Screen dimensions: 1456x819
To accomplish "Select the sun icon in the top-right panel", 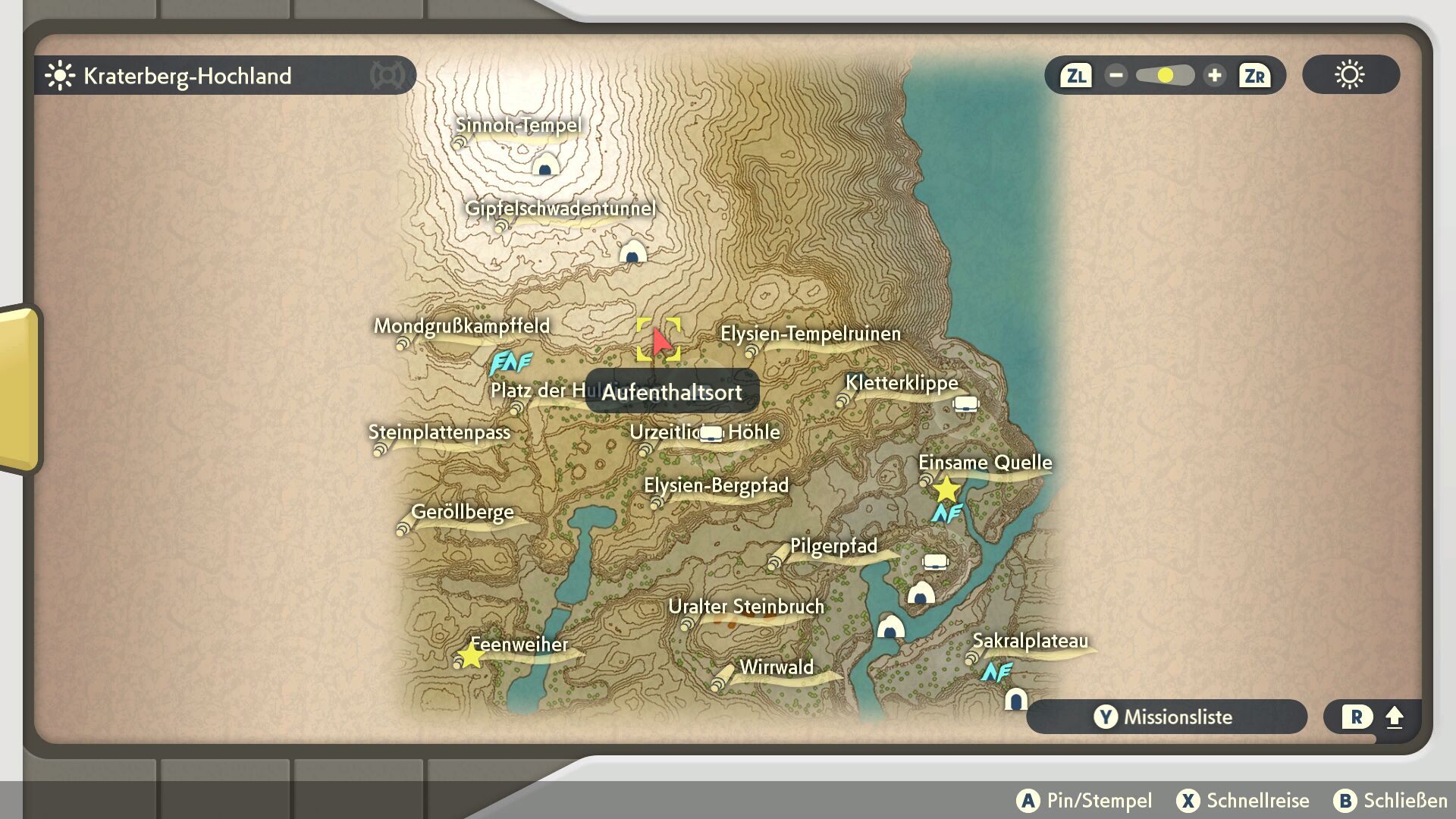I will 1350,75.
